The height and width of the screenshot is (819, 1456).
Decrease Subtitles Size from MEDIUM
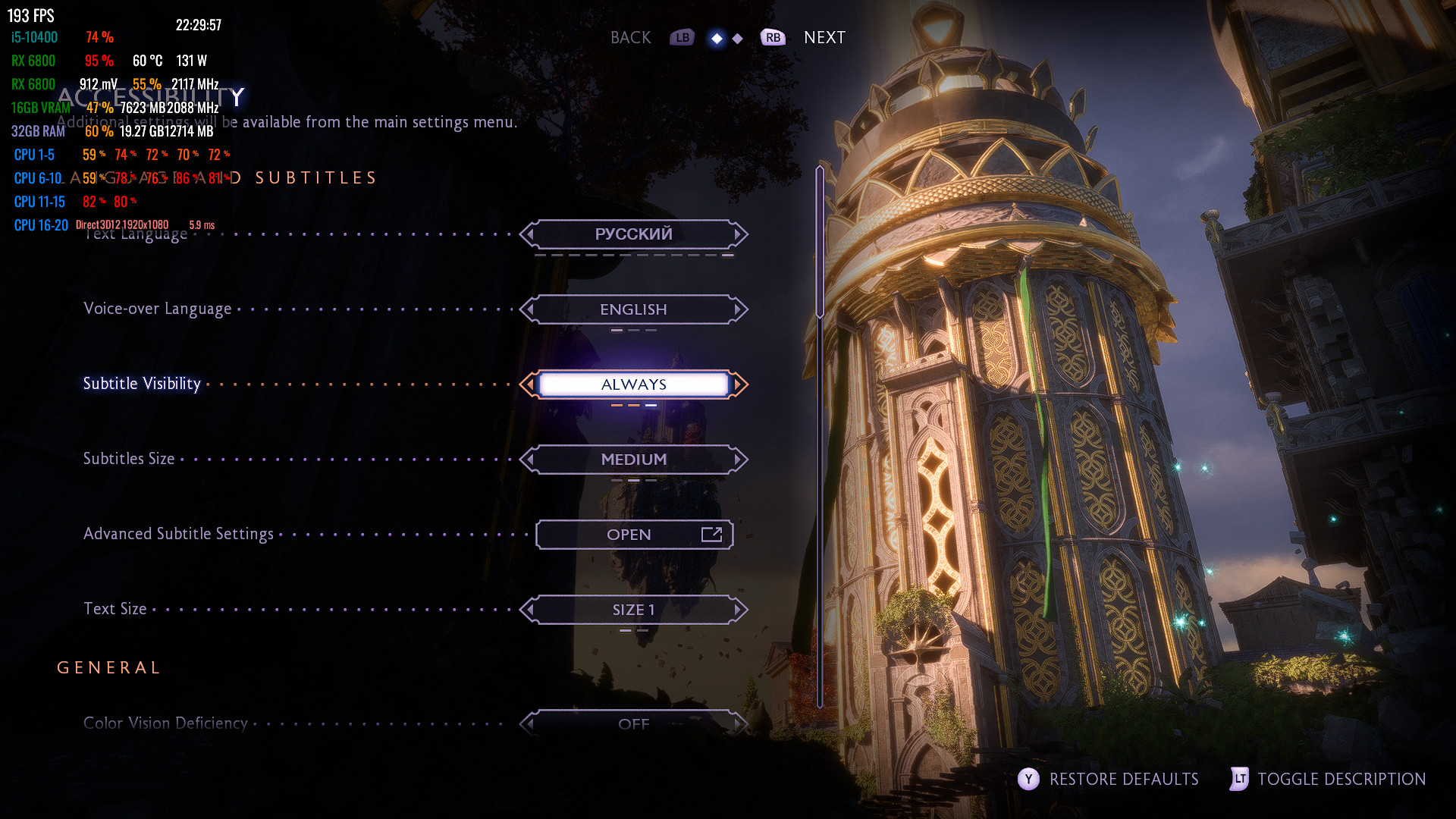(x=529, y=460)
